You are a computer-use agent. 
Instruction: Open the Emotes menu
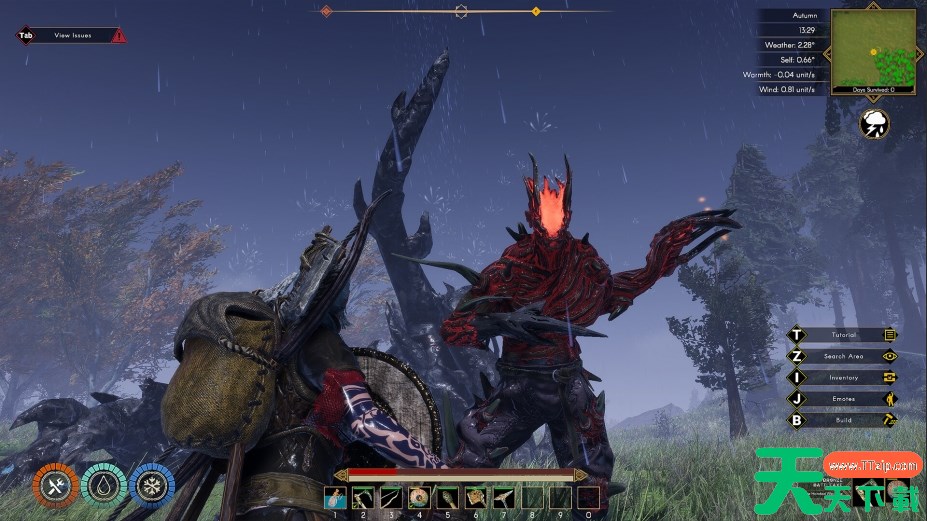coord(843,399)
